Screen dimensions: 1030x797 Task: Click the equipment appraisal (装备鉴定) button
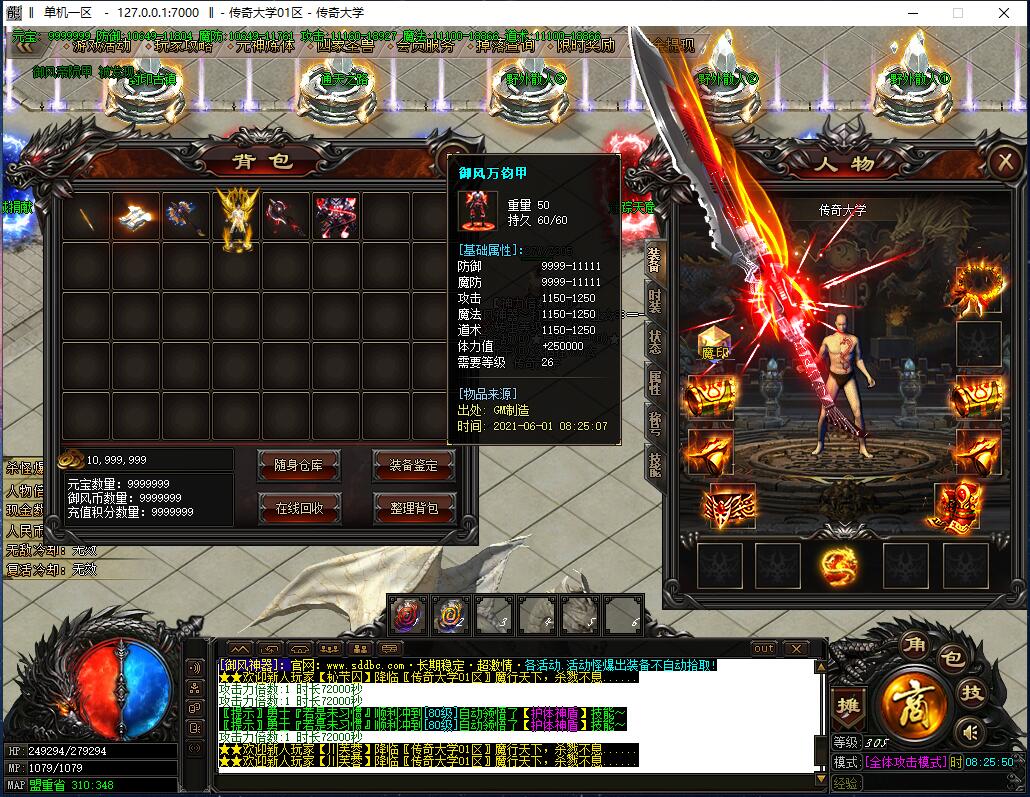coord(413,465)
